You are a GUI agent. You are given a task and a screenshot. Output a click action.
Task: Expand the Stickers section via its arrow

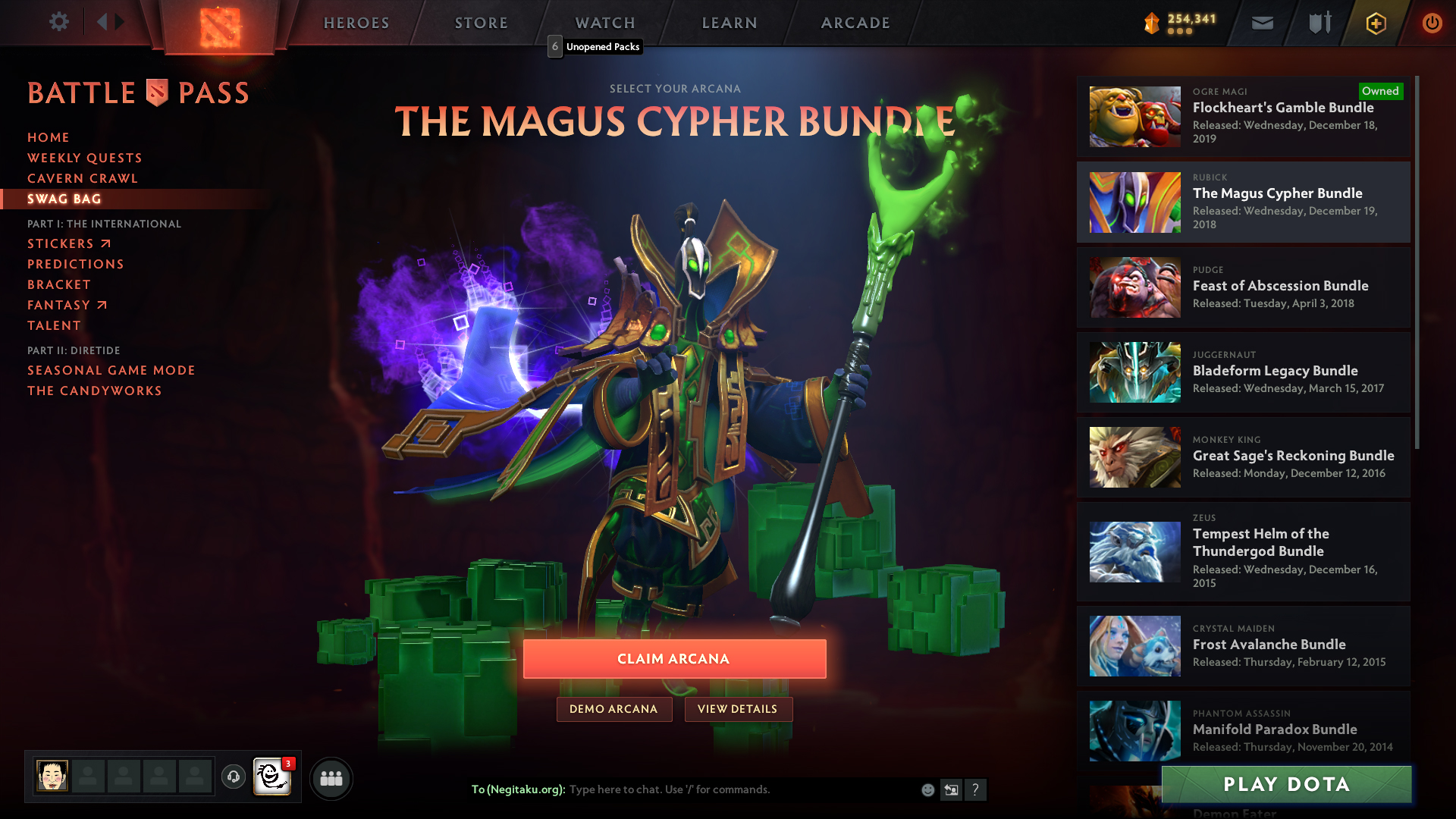coord(105,243)
